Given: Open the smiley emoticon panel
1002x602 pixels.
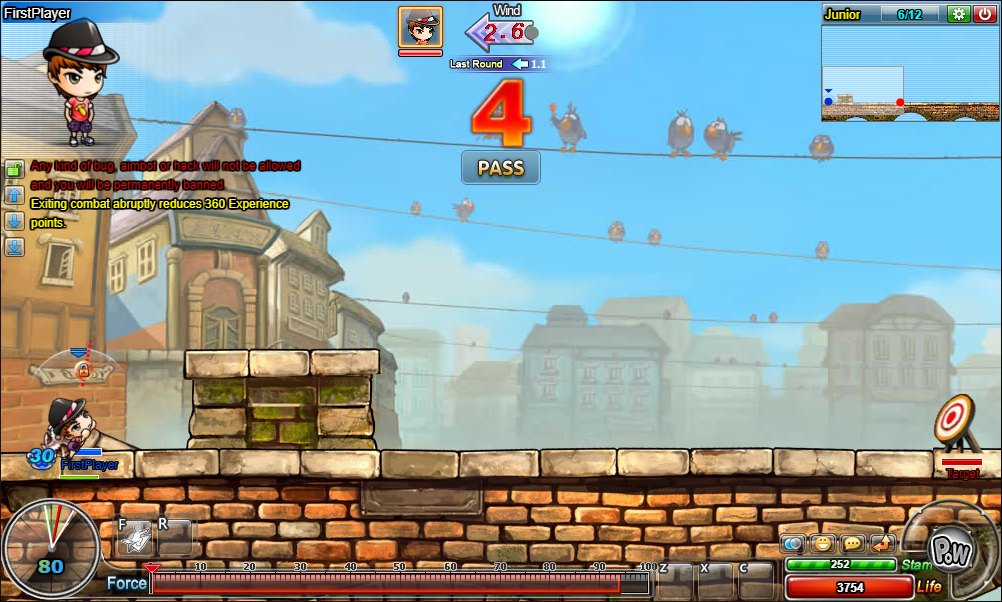Looking at the screenshot, I should (x=822, y=544).
